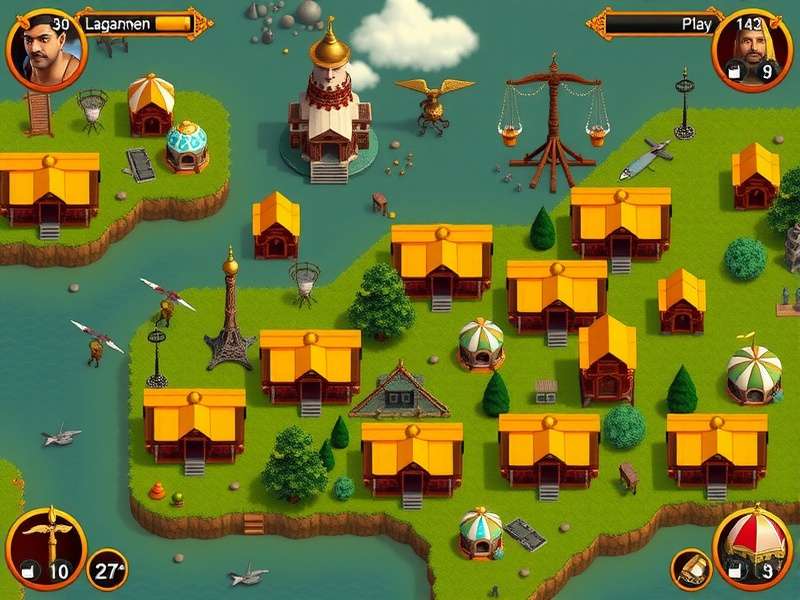Click the Play banner button

coord(655,23)
